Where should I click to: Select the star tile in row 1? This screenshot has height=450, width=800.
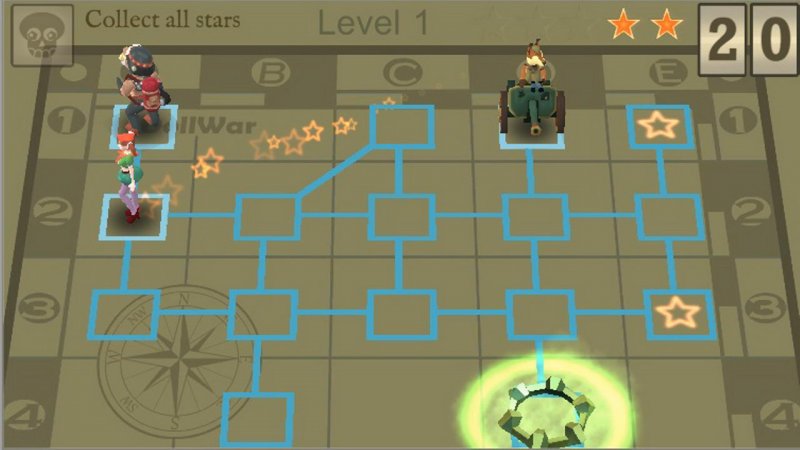[659, 126]
